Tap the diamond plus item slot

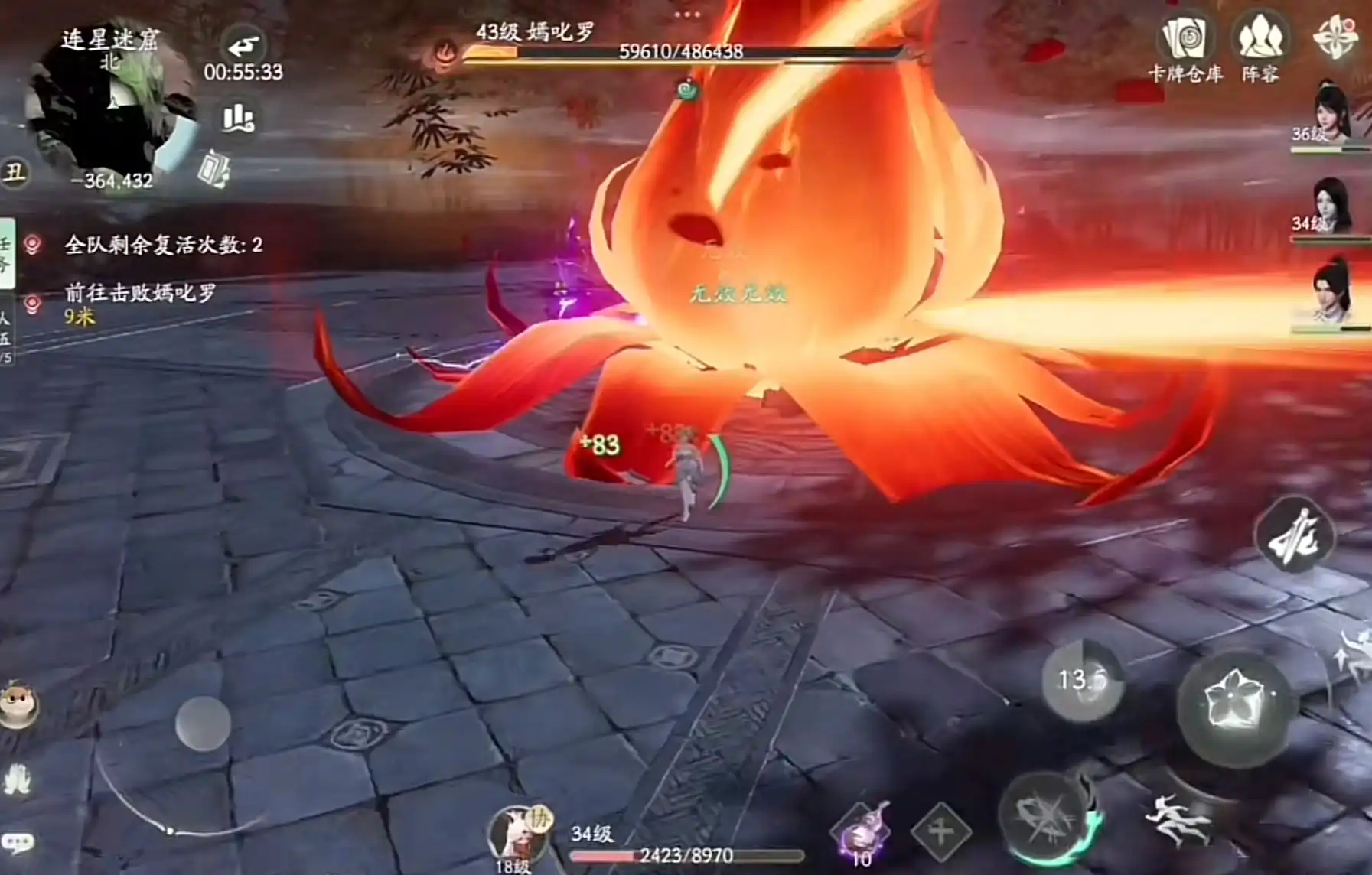click(x=940, y=831)
